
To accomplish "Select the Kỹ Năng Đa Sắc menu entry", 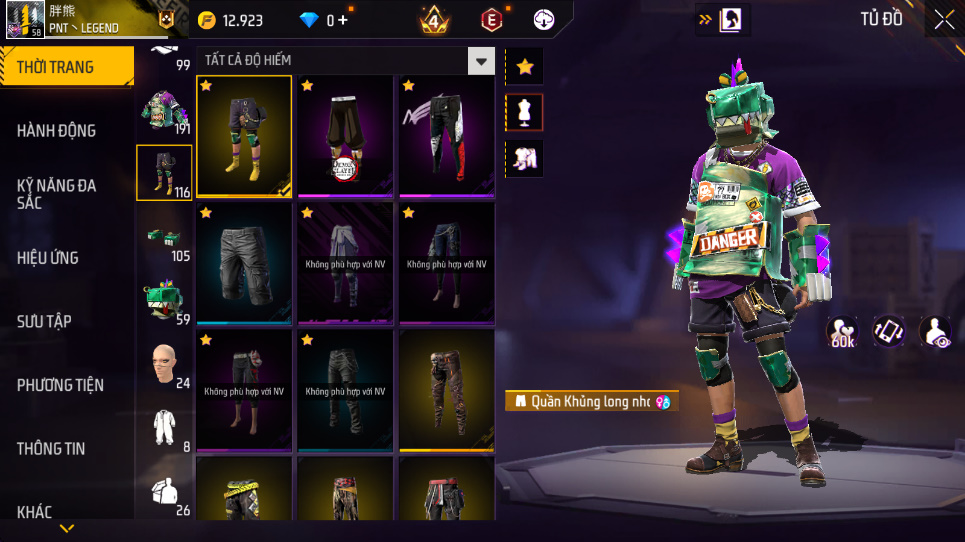I will (x=56, y=194).
